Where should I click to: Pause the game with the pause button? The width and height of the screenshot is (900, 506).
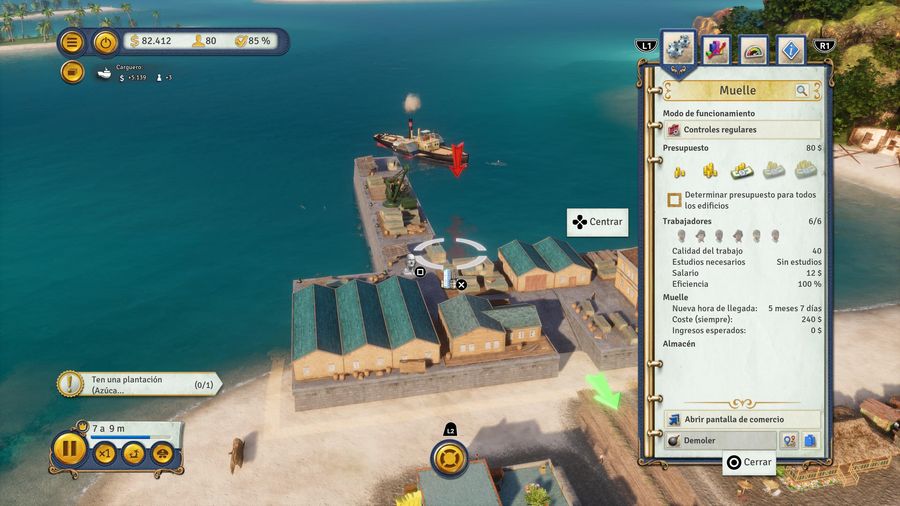tap(69, 449)
